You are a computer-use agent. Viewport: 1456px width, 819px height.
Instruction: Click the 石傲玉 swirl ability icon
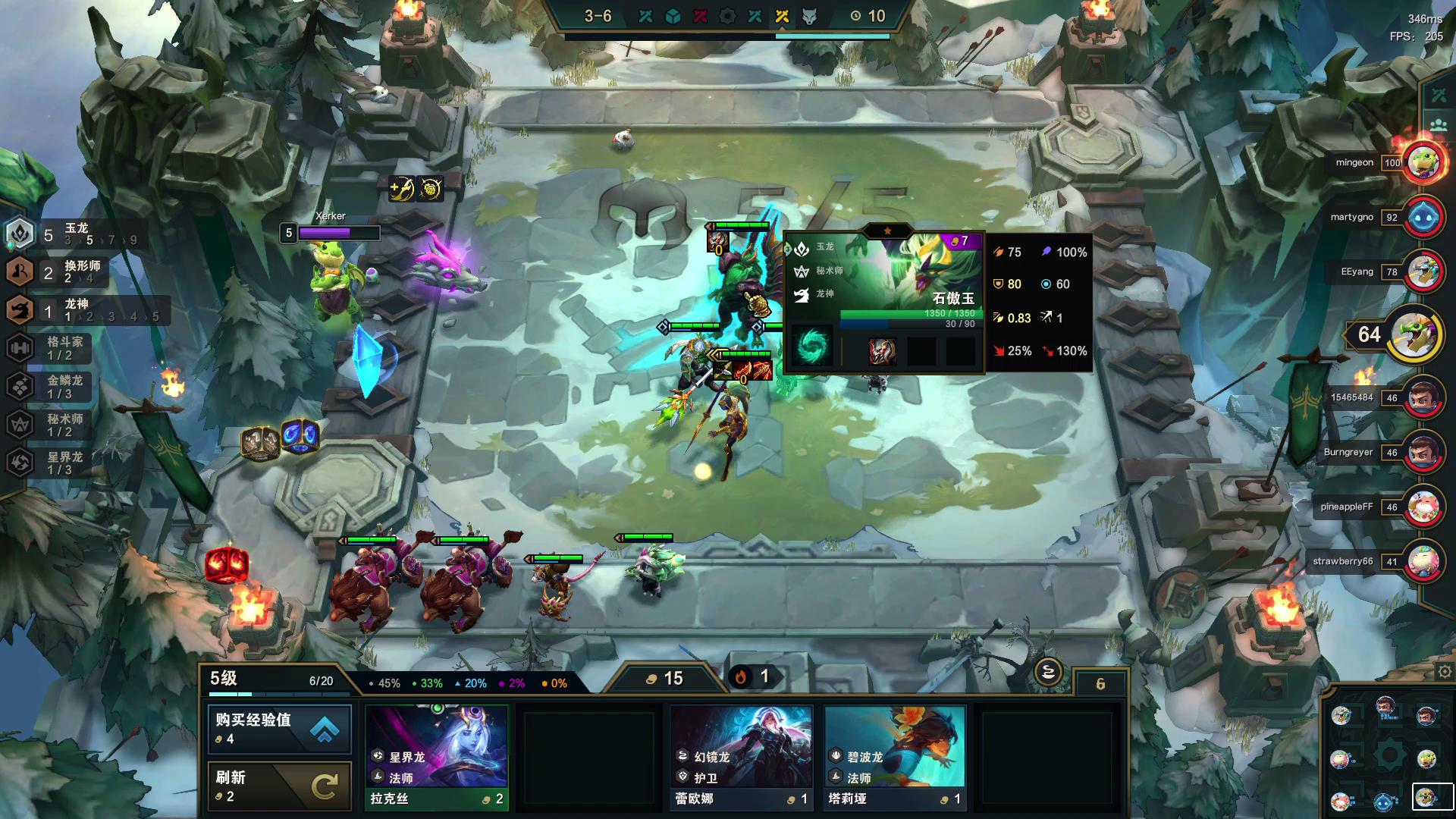pos(812,347)
